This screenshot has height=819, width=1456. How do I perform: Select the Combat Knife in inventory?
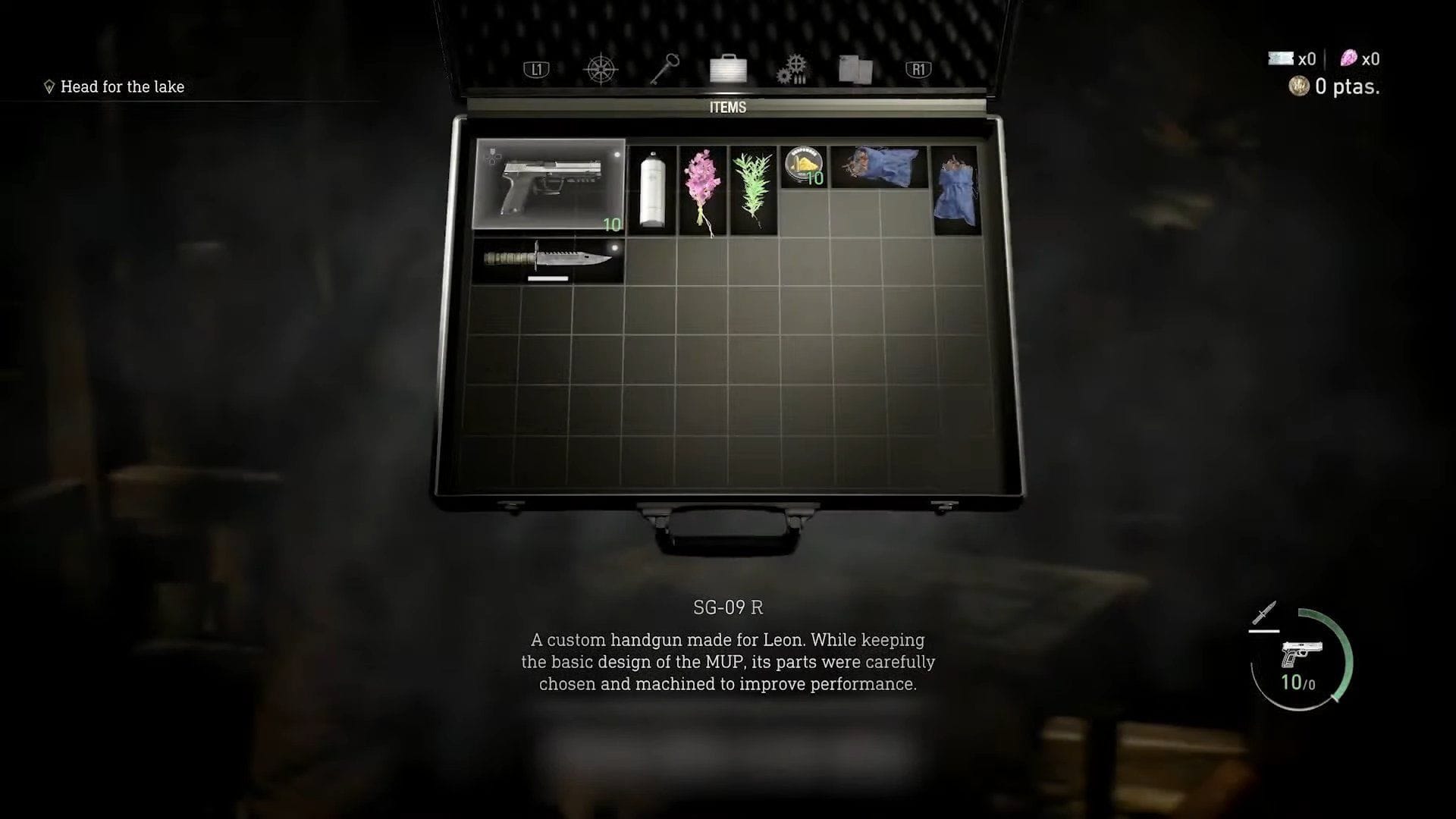pos(548,260)
